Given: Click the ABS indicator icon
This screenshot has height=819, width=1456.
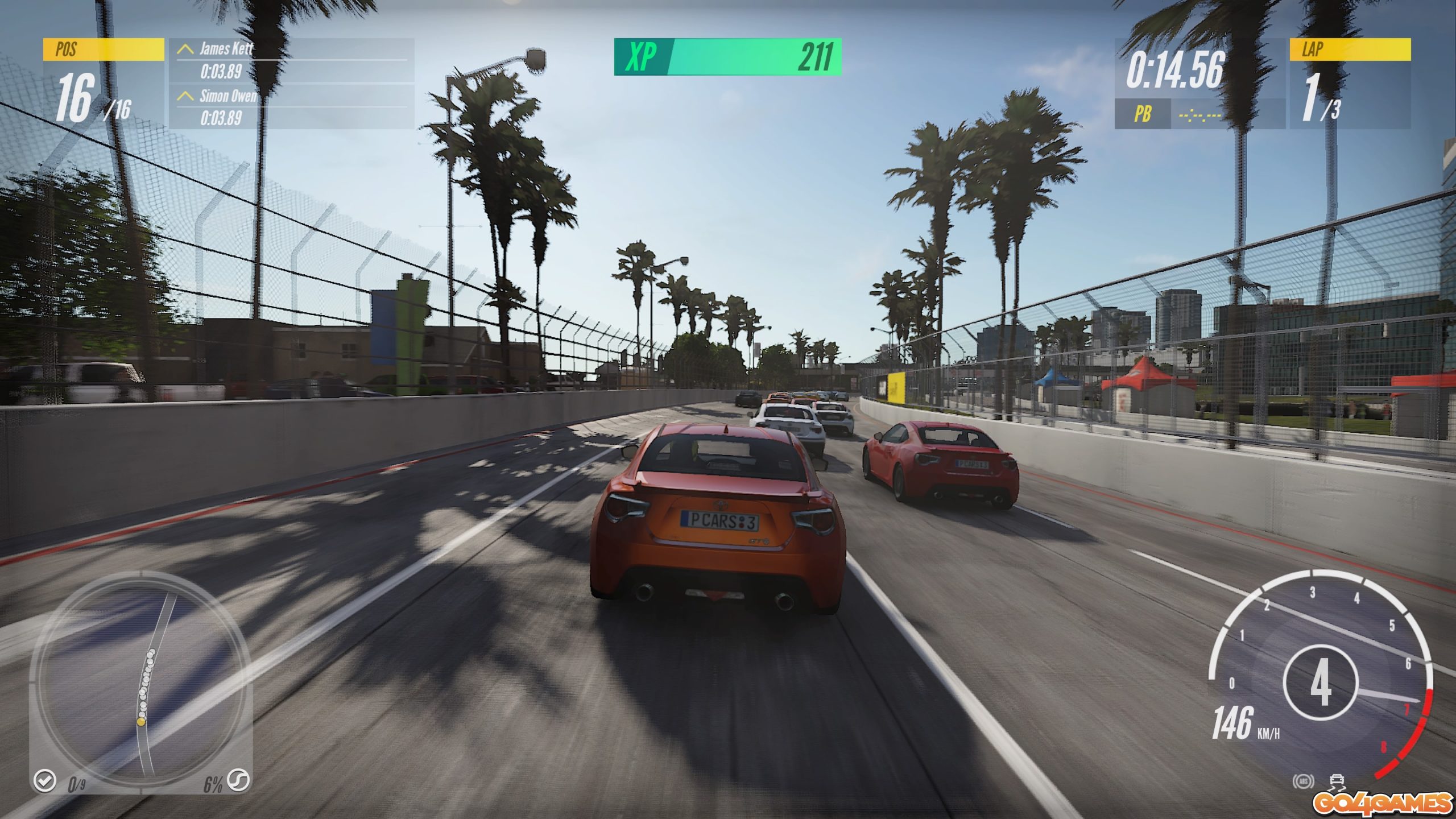Looking at the screenshot, I should 1303,781.
